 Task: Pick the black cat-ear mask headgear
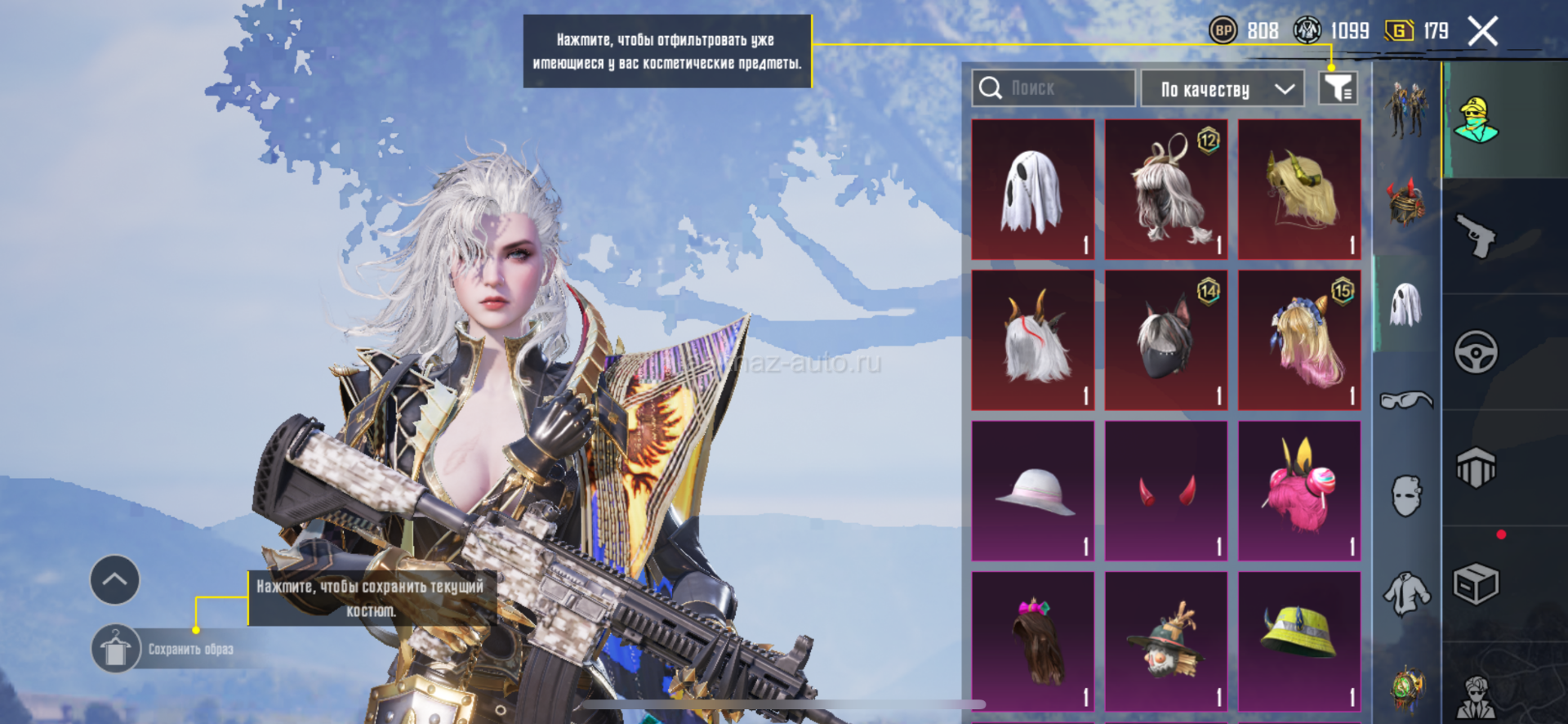tap(1166, 340)
